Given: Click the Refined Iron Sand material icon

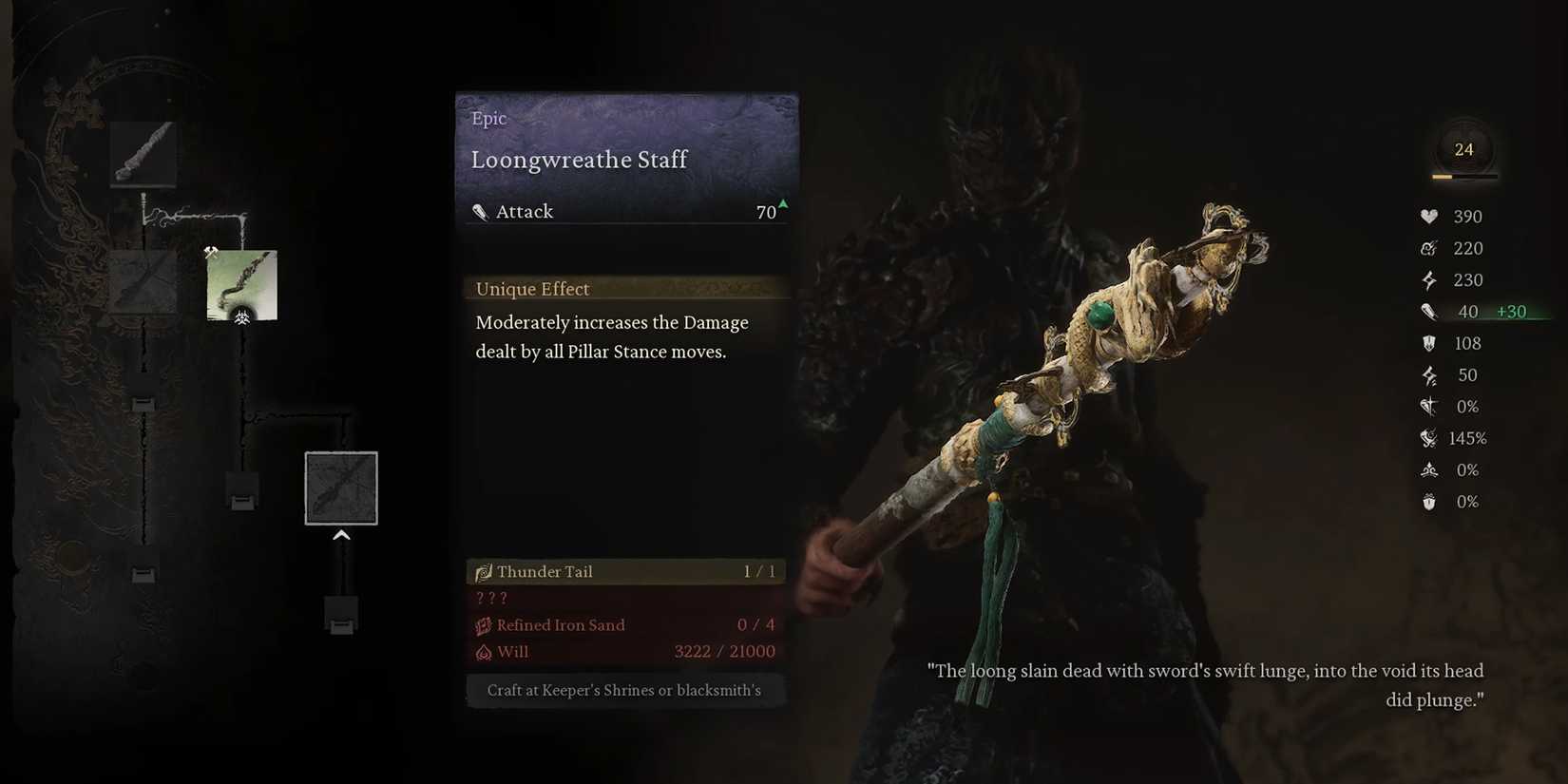Looking at the screenshot, I should coord(485,624).
